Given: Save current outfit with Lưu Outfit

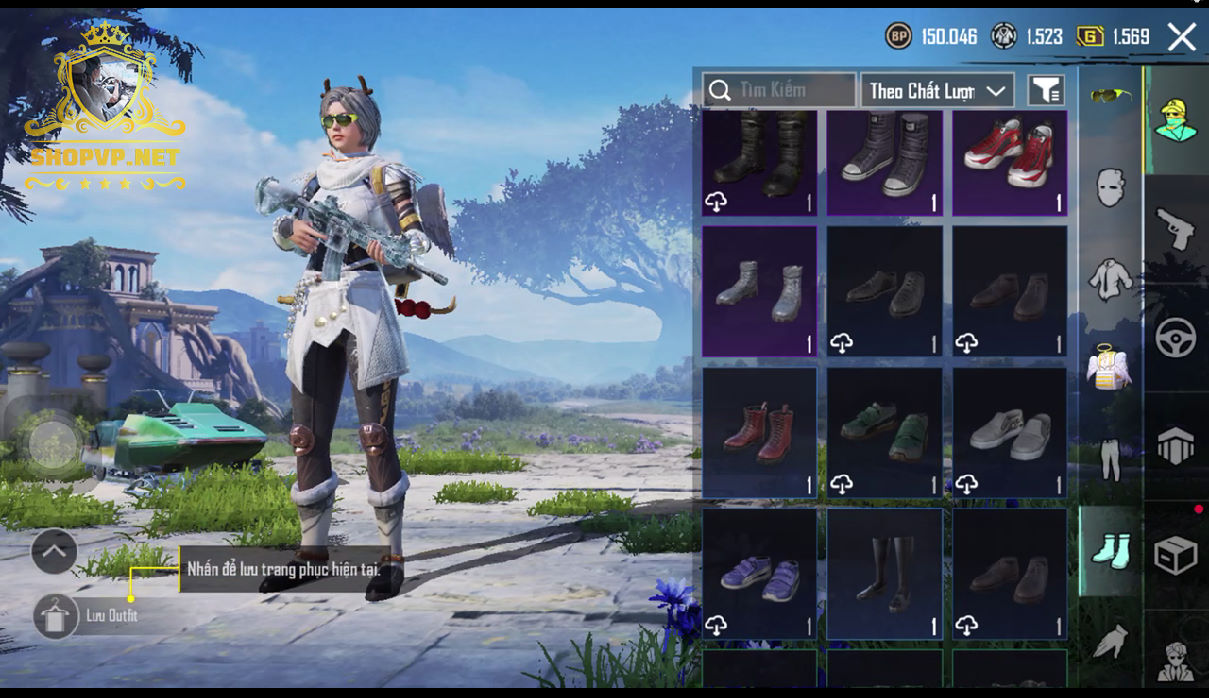Looking at the screenshot, I should (57, 616).
